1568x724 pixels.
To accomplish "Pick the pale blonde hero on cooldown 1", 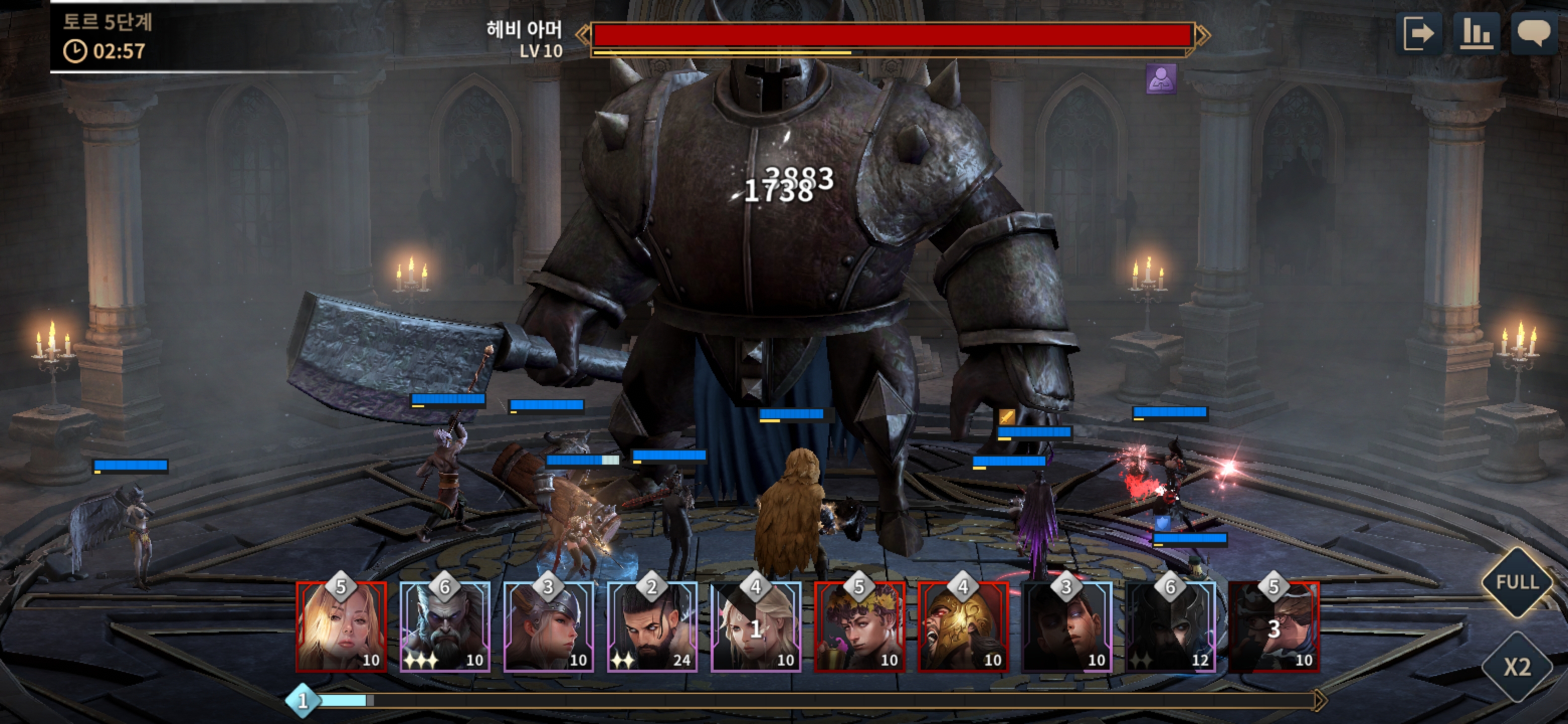I will click(755, 627).
